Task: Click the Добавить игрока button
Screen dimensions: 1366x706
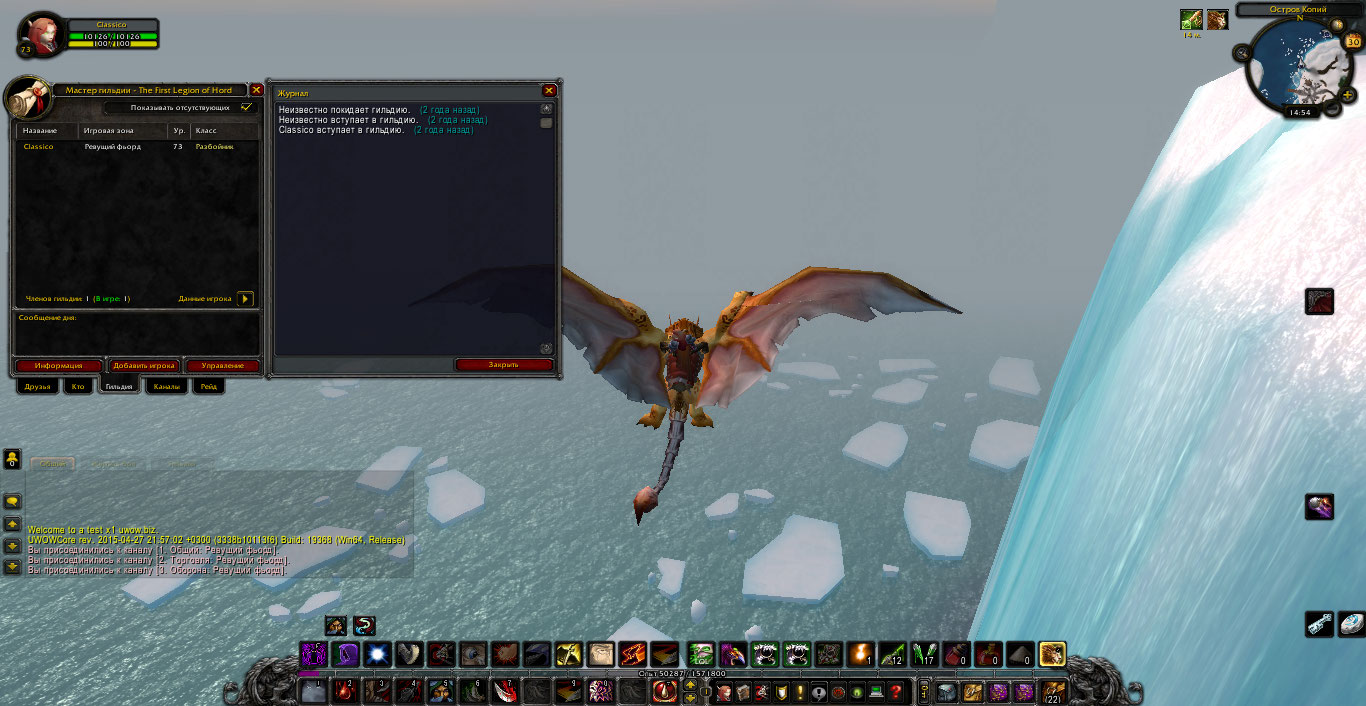Action: click(144, 366)
